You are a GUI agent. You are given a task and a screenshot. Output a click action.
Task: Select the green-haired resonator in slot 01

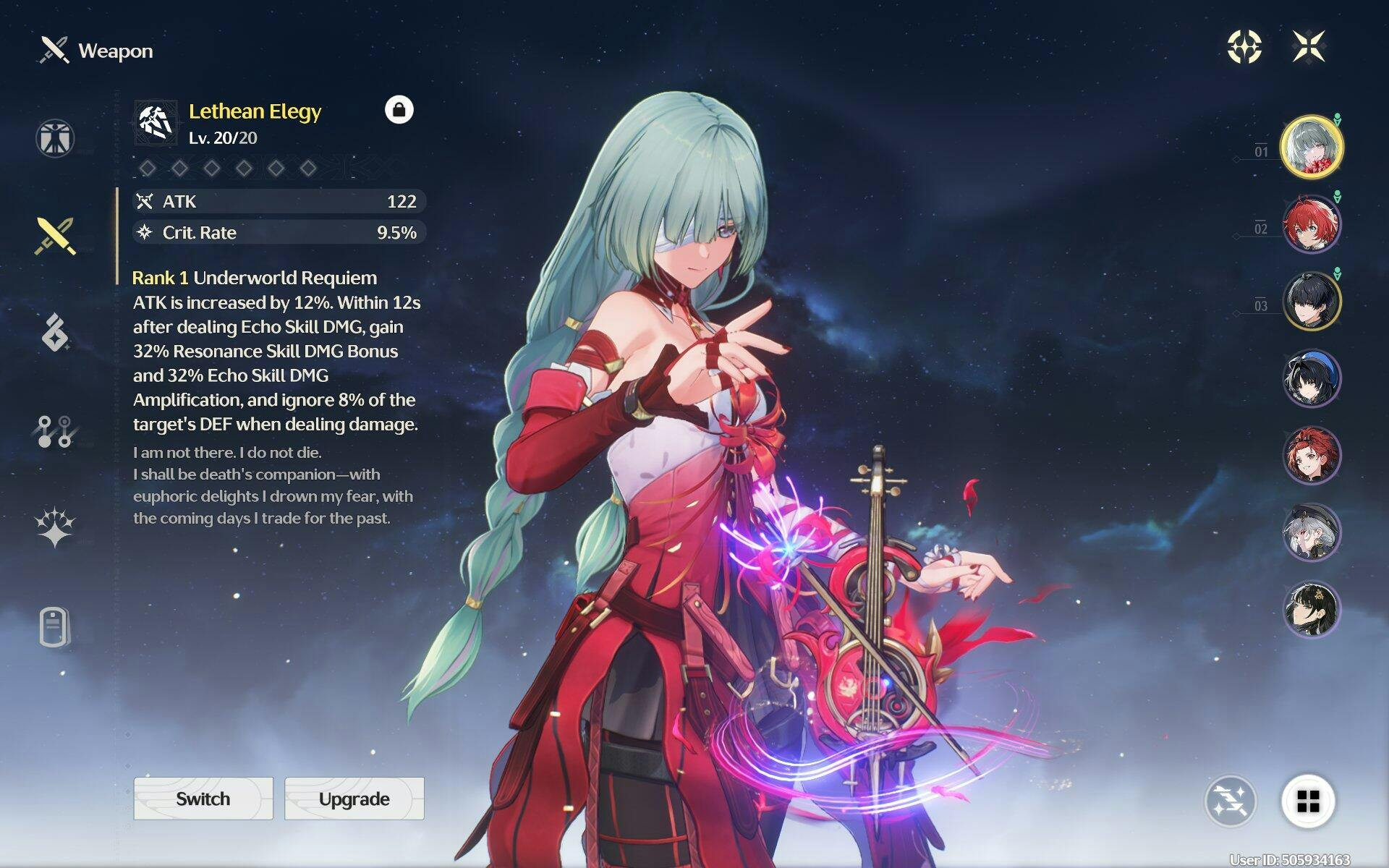click(x=1311, y=147)
